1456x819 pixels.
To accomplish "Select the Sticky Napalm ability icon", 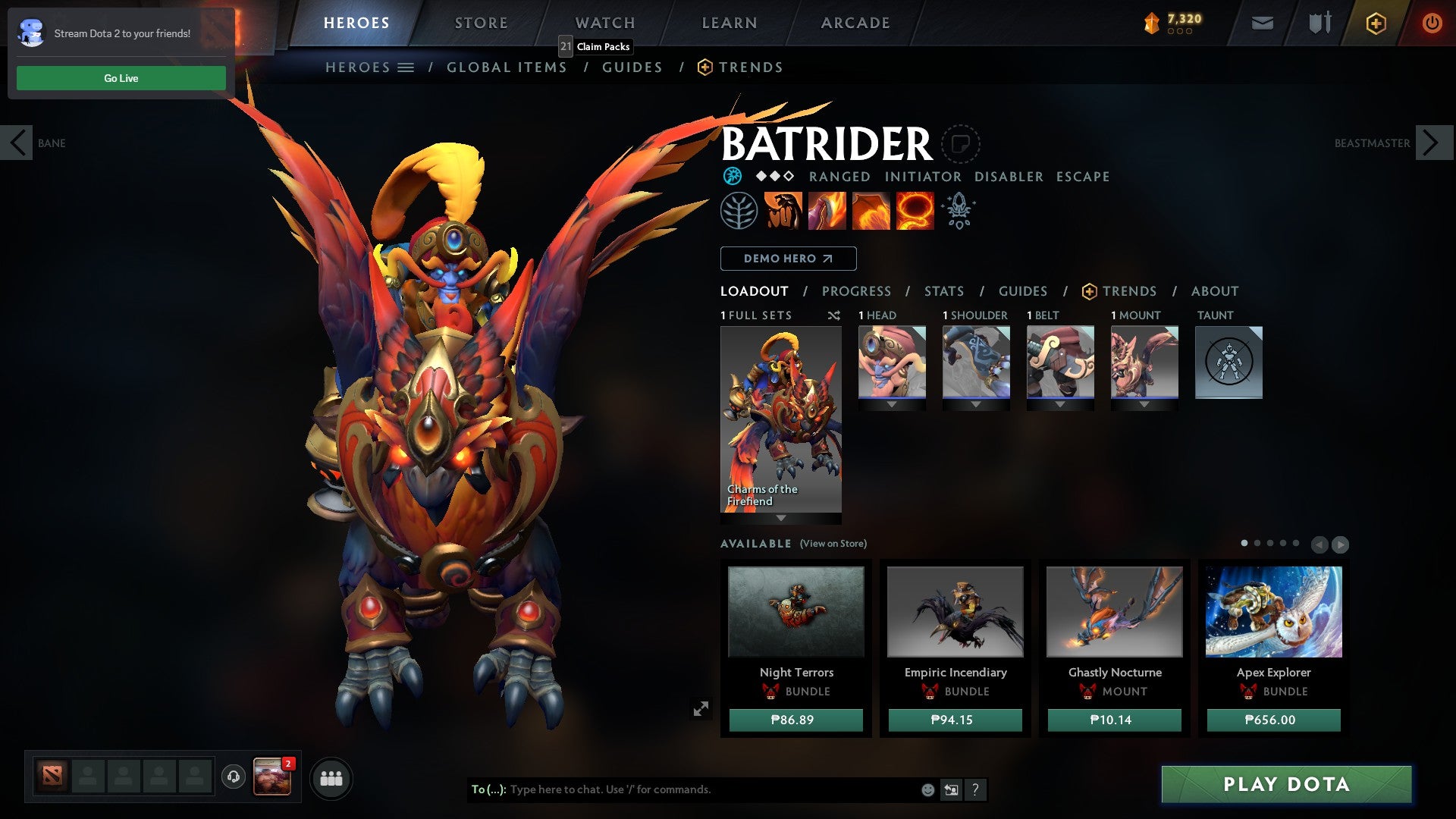I will (782, 210).
